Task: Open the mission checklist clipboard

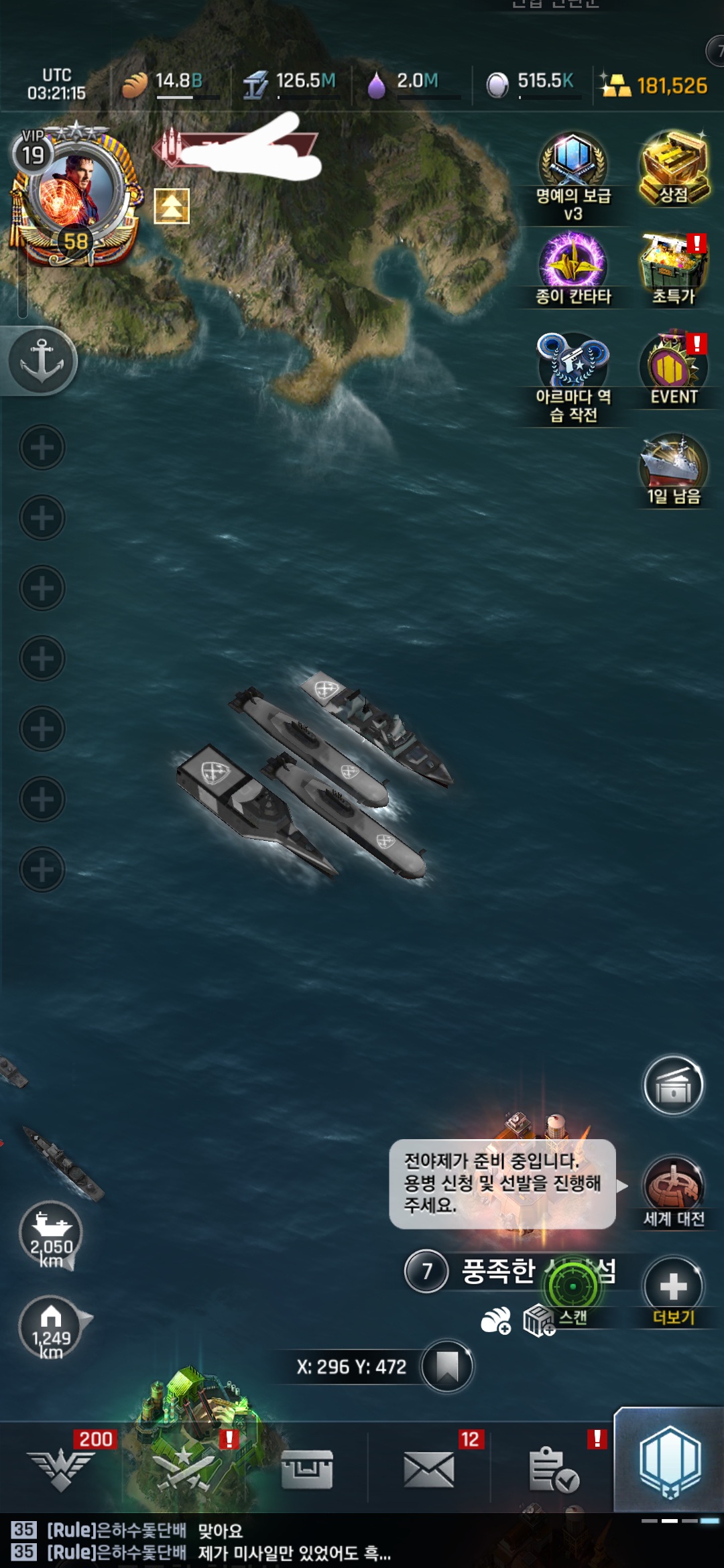Action: pyautogui.click(x=552, y=1469)
